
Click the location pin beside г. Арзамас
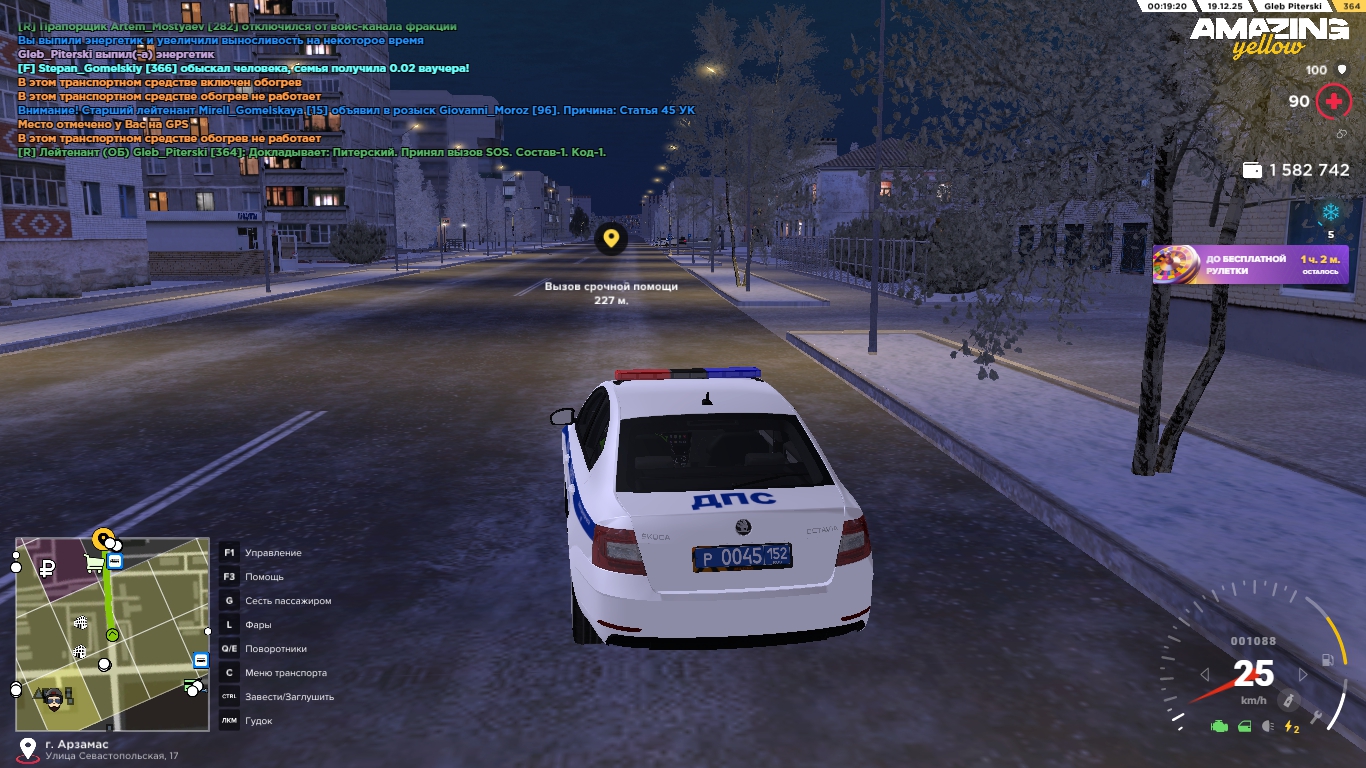tap(27, 749)
